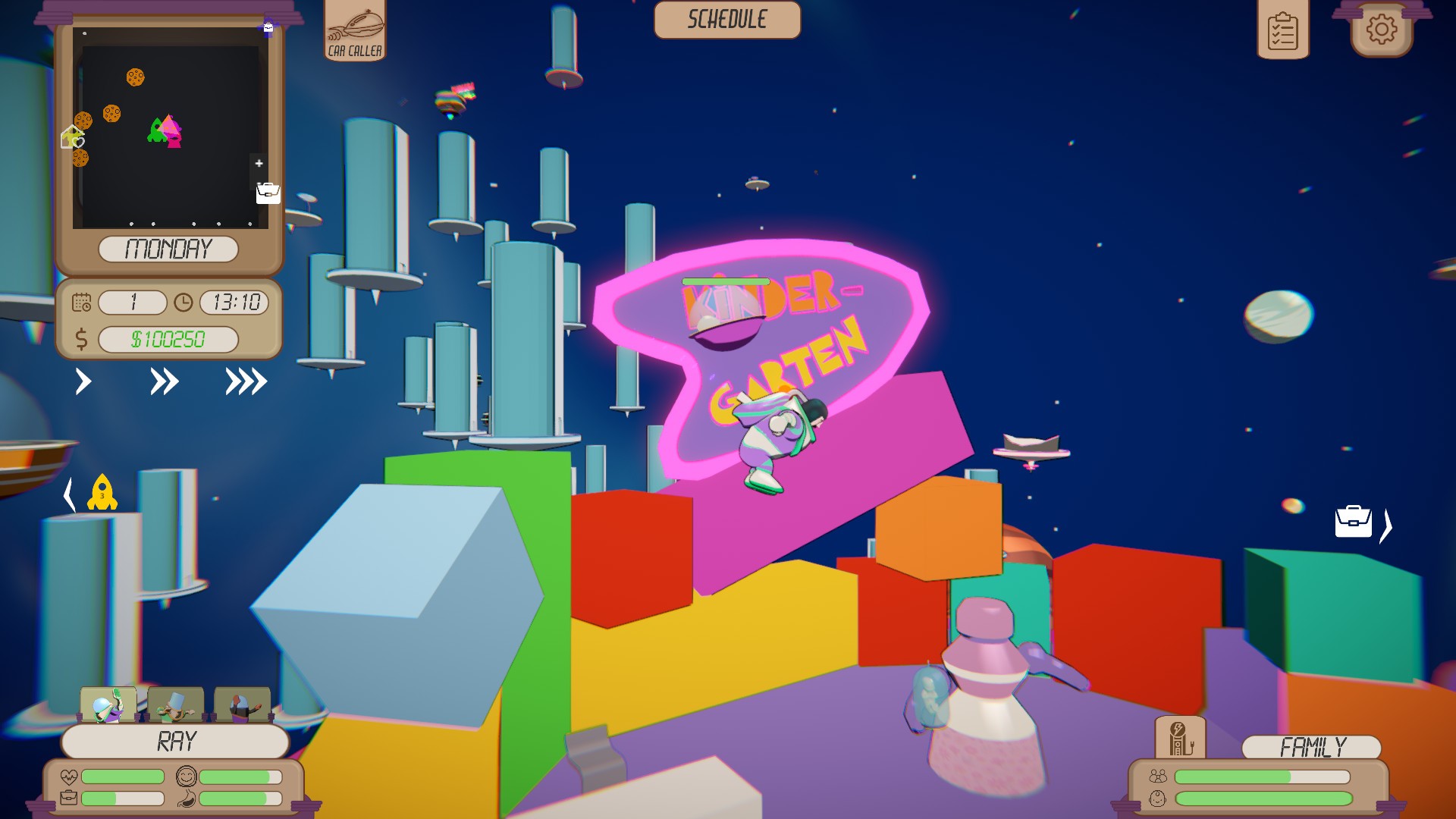Open the Schedule menu
The width and height of the screenshot is (1456, 819).
[726, 20]
